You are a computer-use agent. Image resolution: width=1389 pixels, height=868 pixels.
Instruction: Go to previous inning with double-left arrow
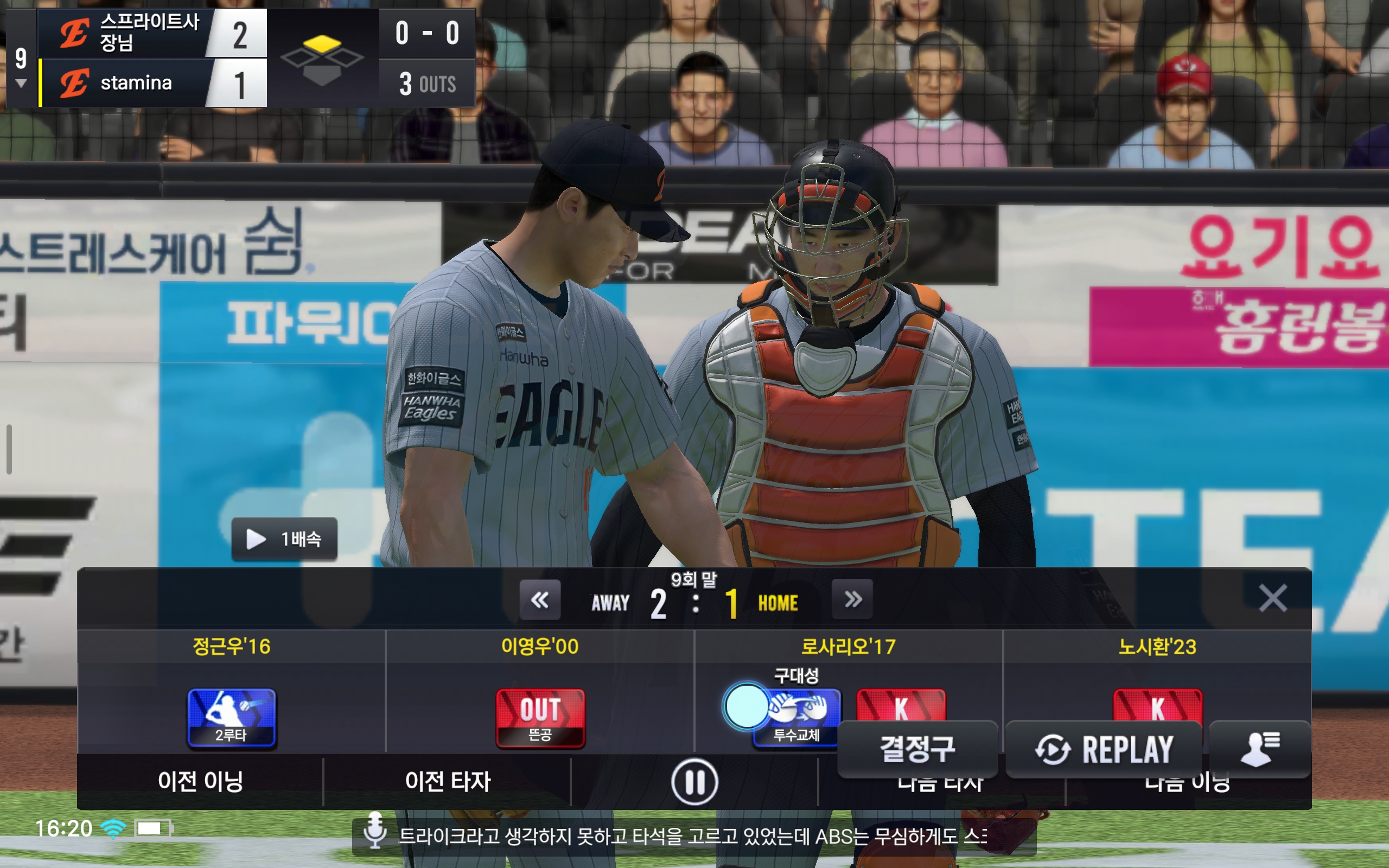(x=539, y=600)
